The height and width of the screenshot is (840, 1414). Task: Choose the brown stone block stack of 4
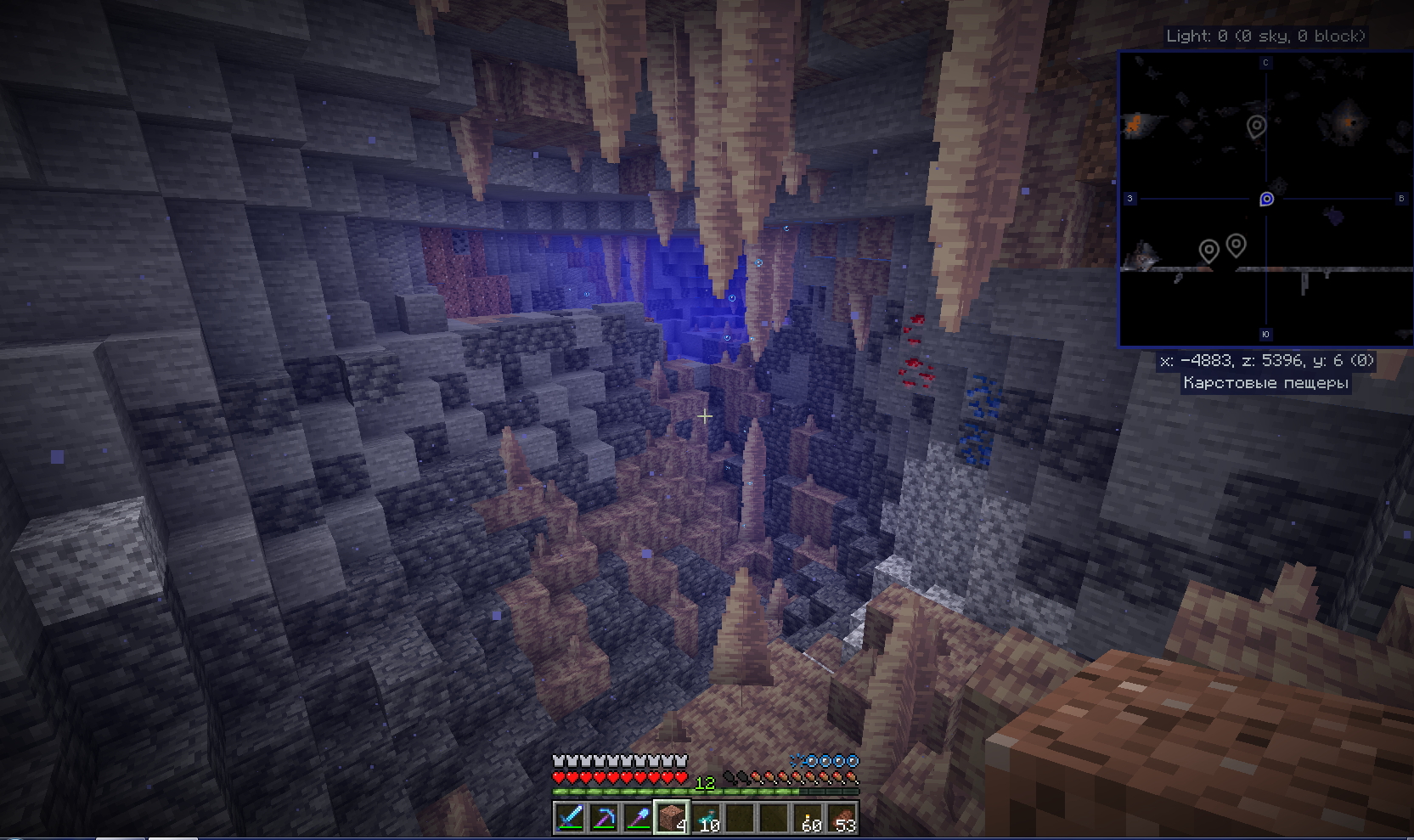(672, 818)
